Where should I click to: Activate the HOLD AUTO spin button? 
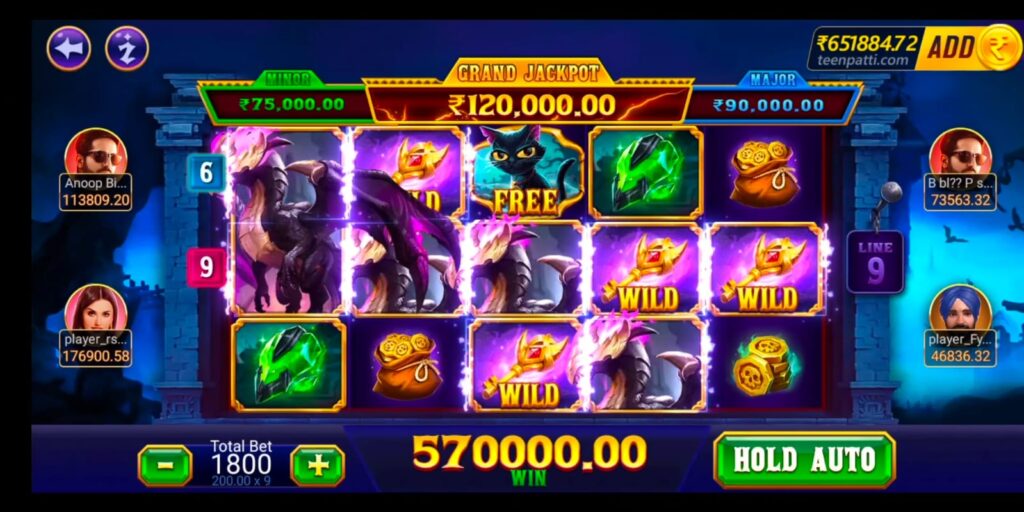point(804,460)
